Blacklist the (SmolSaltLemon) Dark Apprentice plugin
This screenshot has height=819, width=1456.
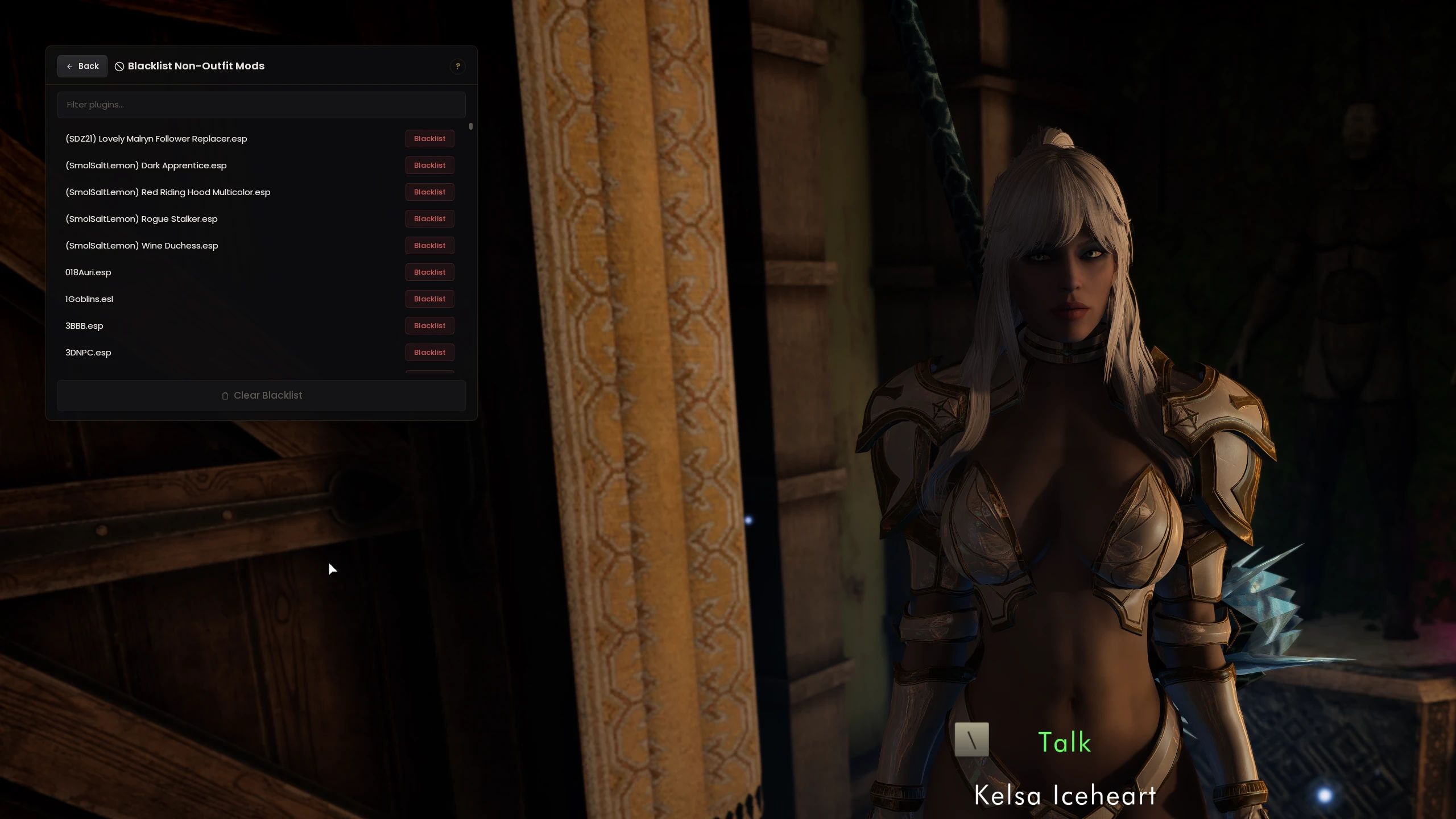(429, 165)
